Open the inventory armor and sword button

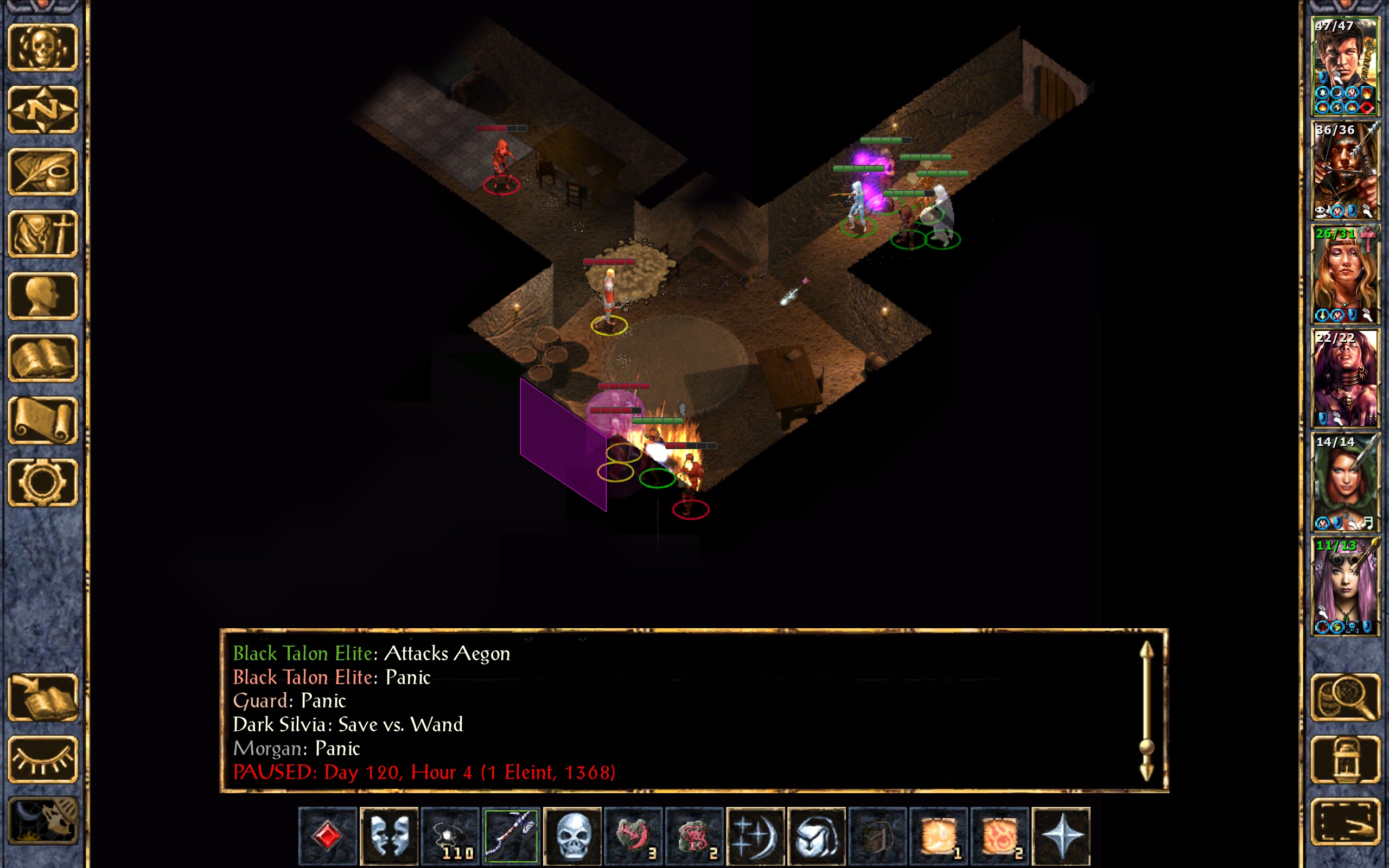[x=42, y=234]
